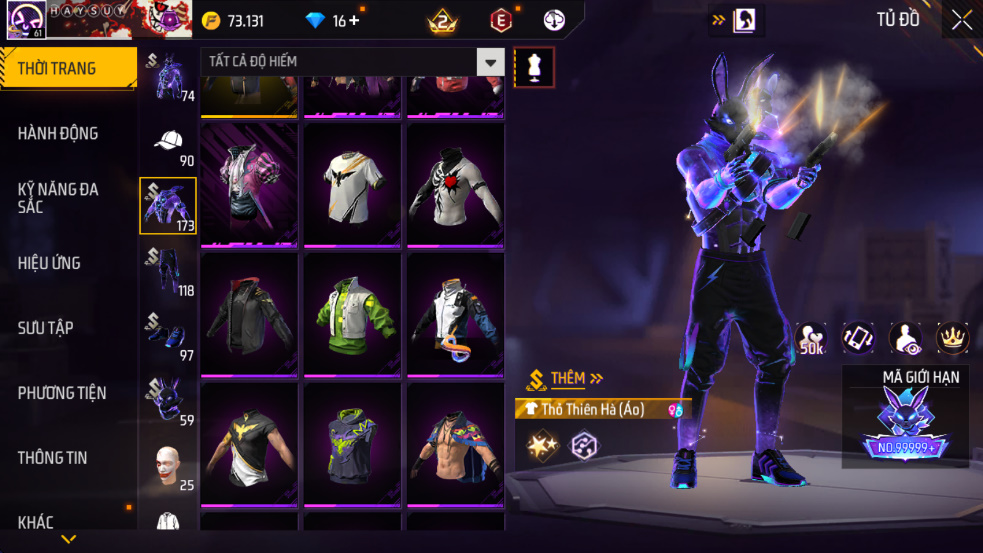Open the Thời Trang tab
This screenshot has width=983, height=553.
pyautogui.click(x=66, y=69)
